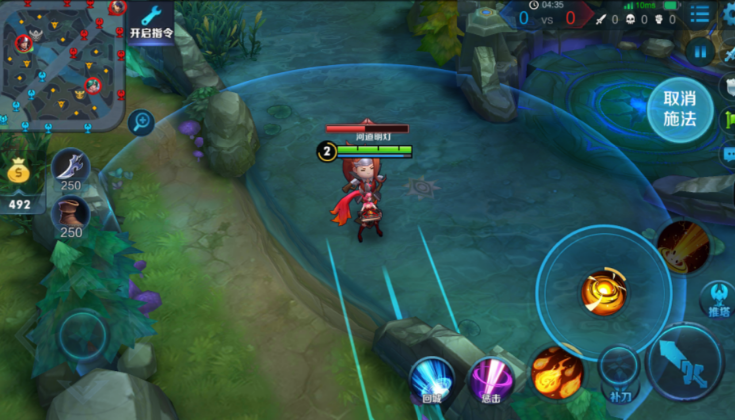
Task: Activate the ultimate fire-beam skill
Action: (682, 246)
